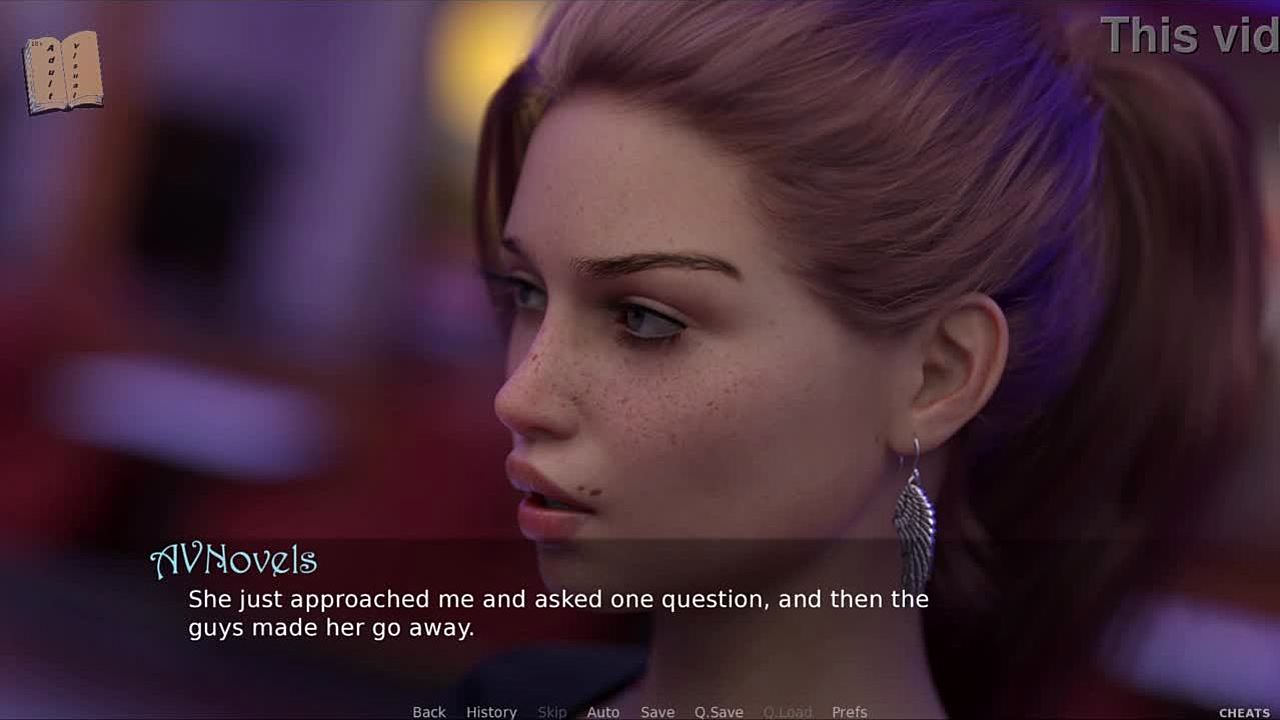Quick save with Q.Save
The height and width of the screenshot is (720, 1280).
point(719,712)
